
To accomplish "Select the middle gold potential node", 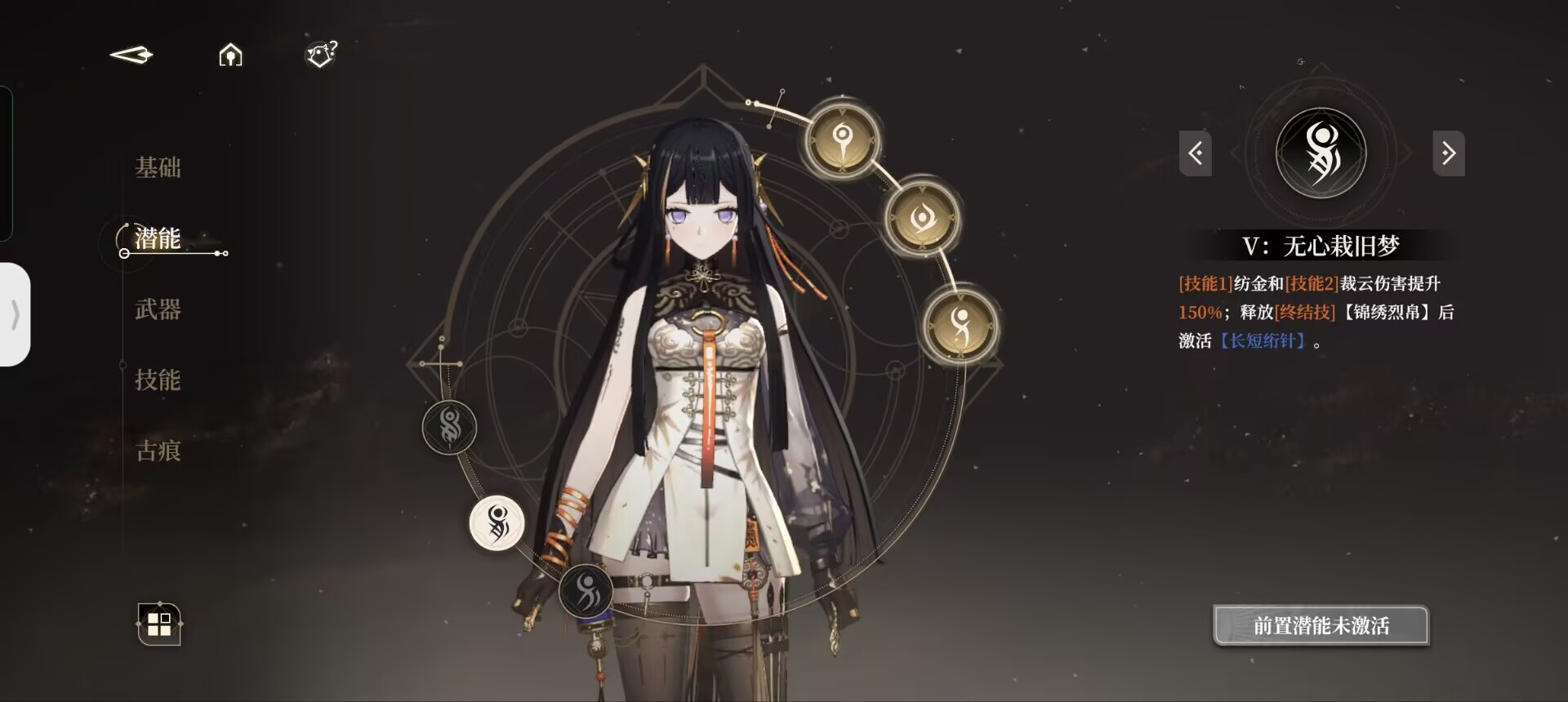I will point(923,218).
